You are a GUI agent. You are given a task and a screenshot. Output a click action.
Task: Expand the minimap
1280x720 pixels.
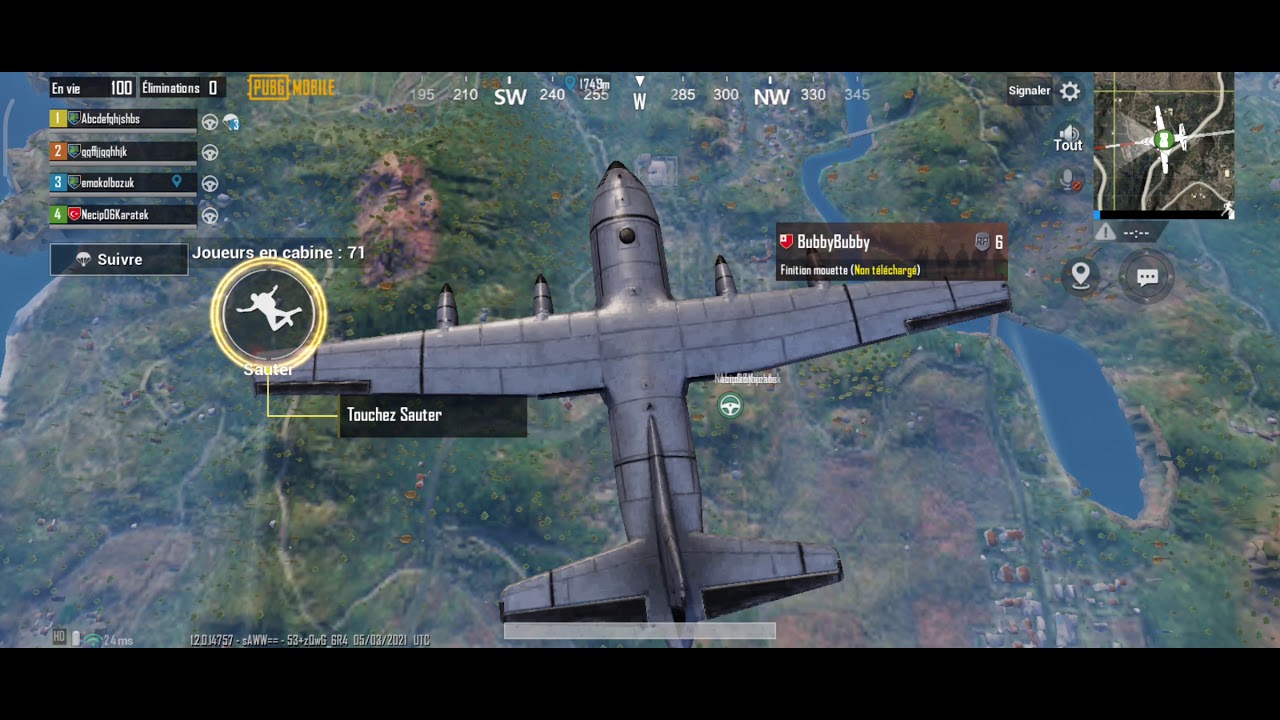pos(1164,143)
